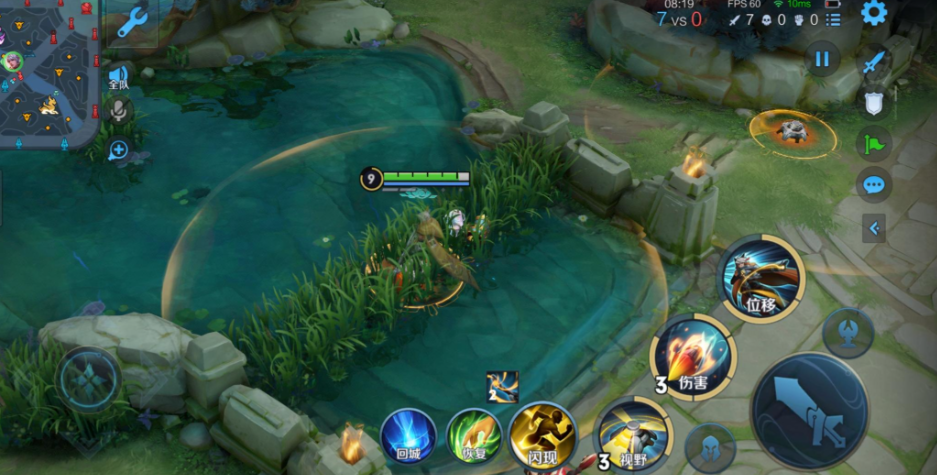
Task: Recall to base with 回城
Action: (408, 438)
